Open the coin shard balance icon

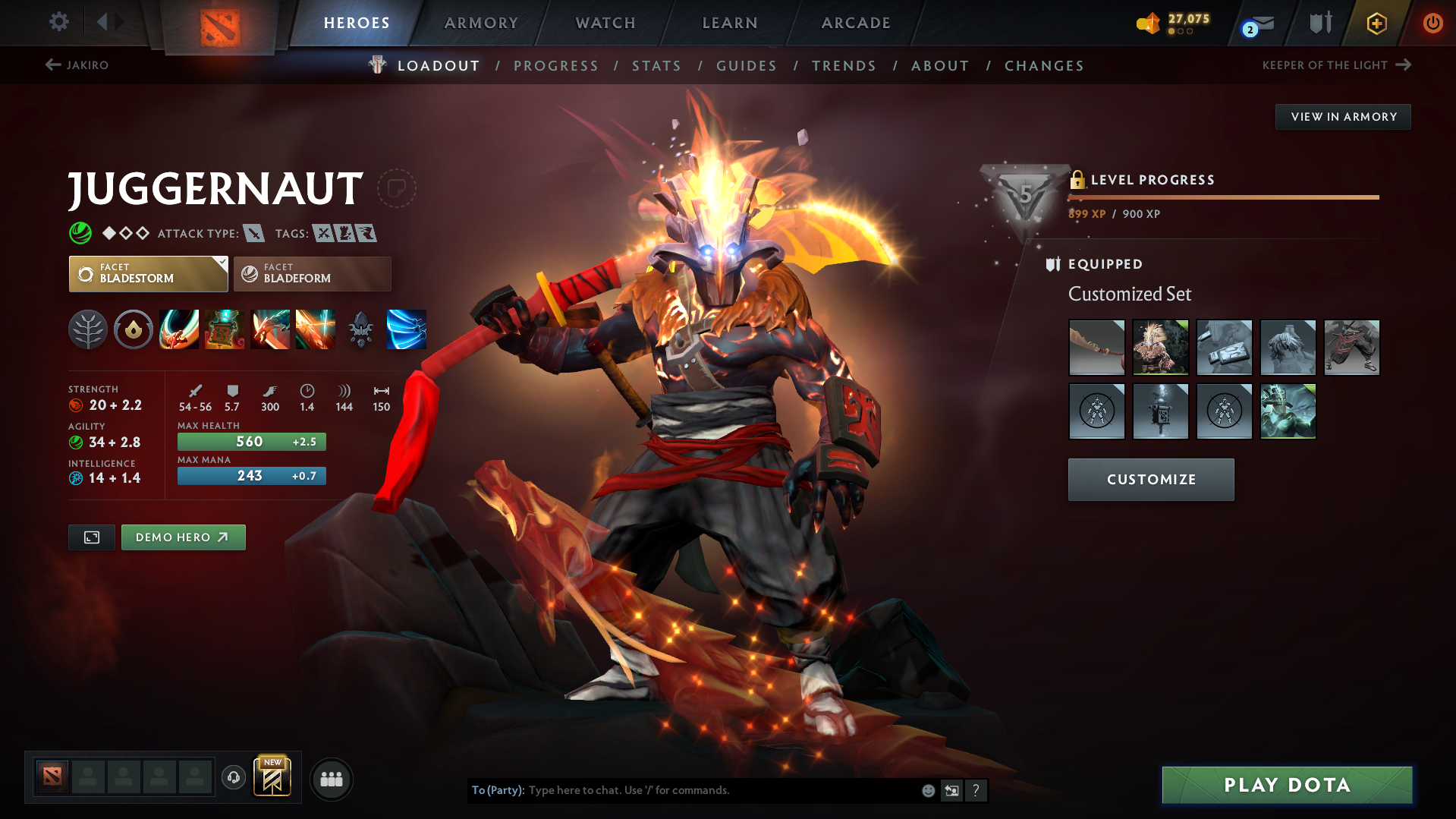point(1148,23)
